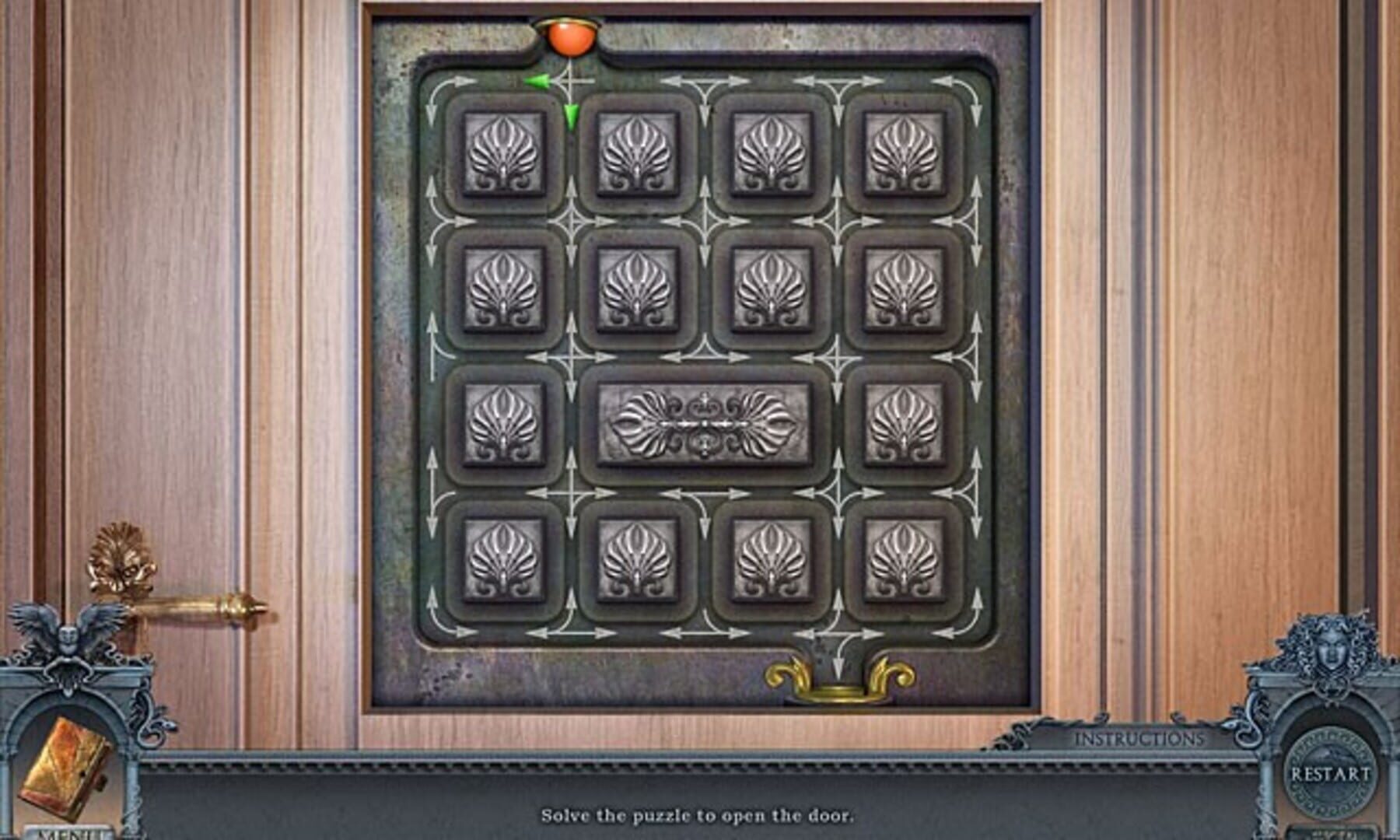The height and width of the screenshot is (840, 1400).
Task: Move the orange ball marker at the maze start
Action: (x=573, y=37)
